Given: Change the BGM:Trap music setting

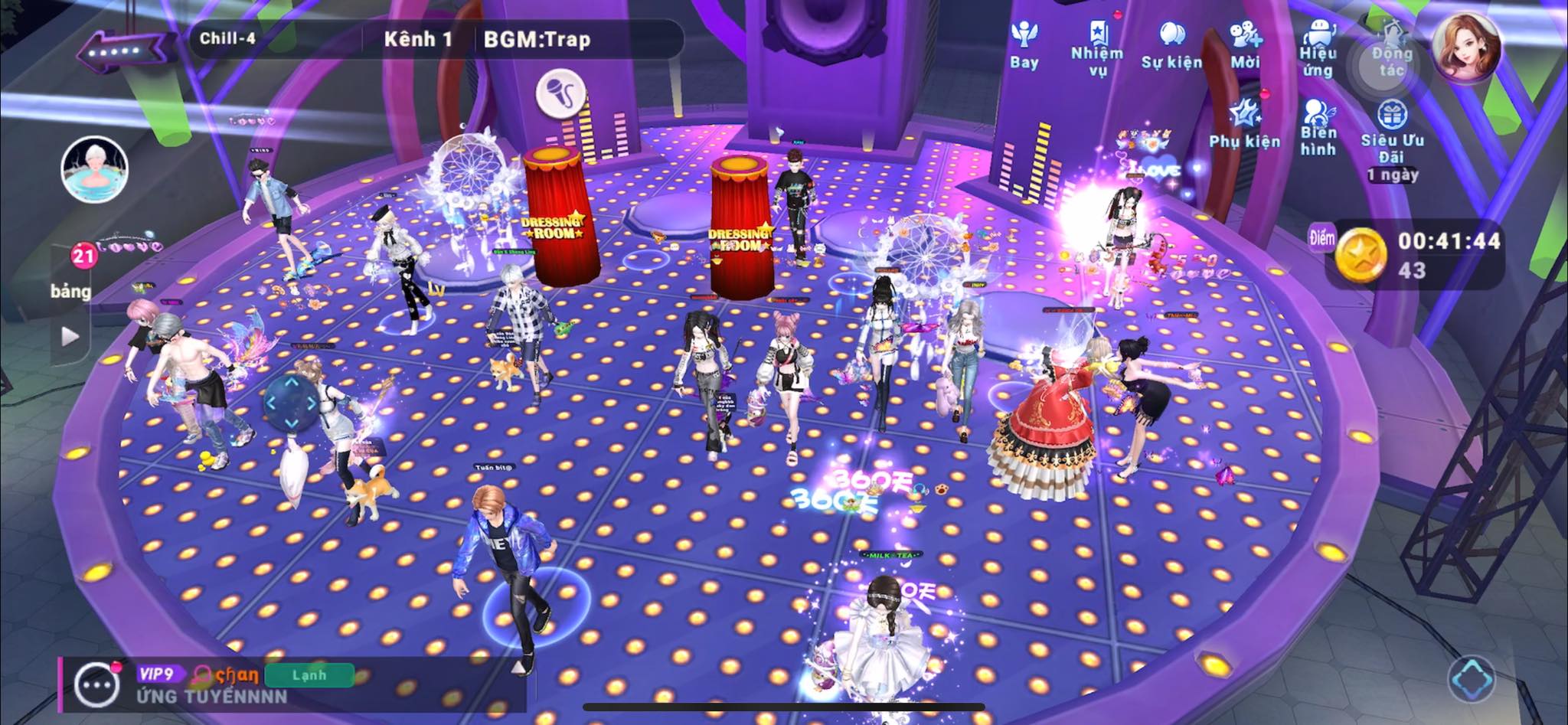Looking at the screenshot, I should (x=537, y=40).
